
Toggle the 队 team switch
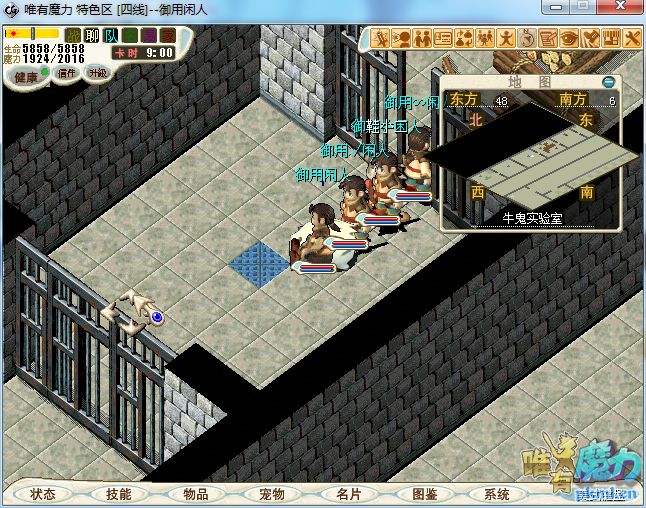click(111, 36)
